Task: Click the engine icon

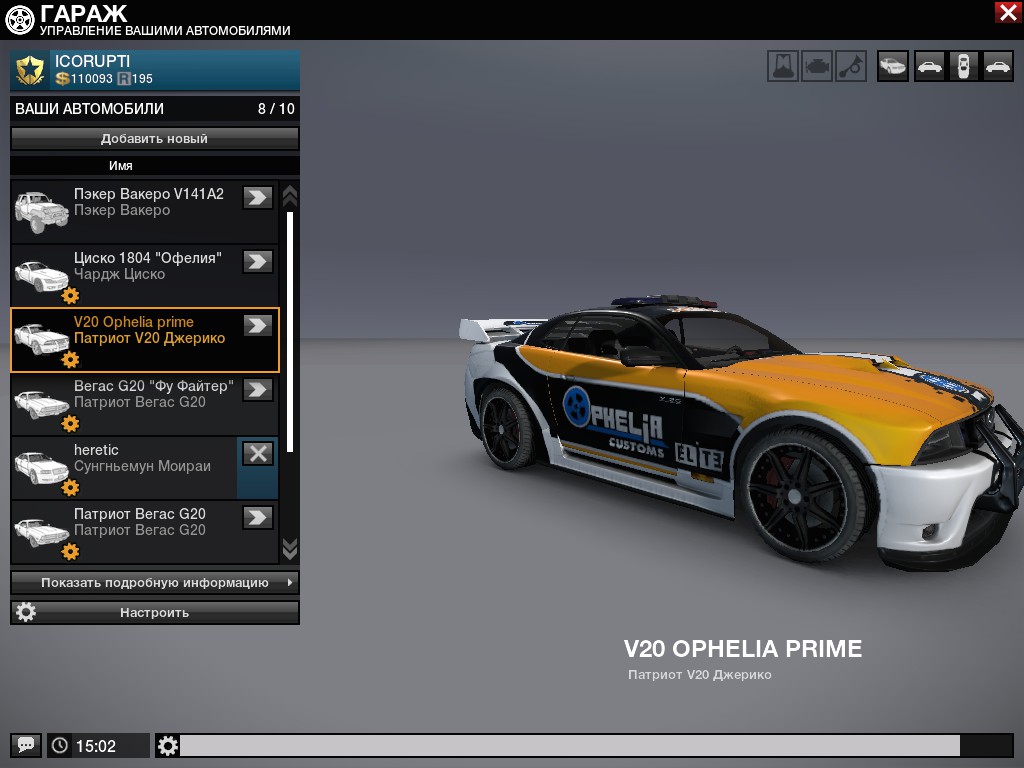Action: coord(817,66)
